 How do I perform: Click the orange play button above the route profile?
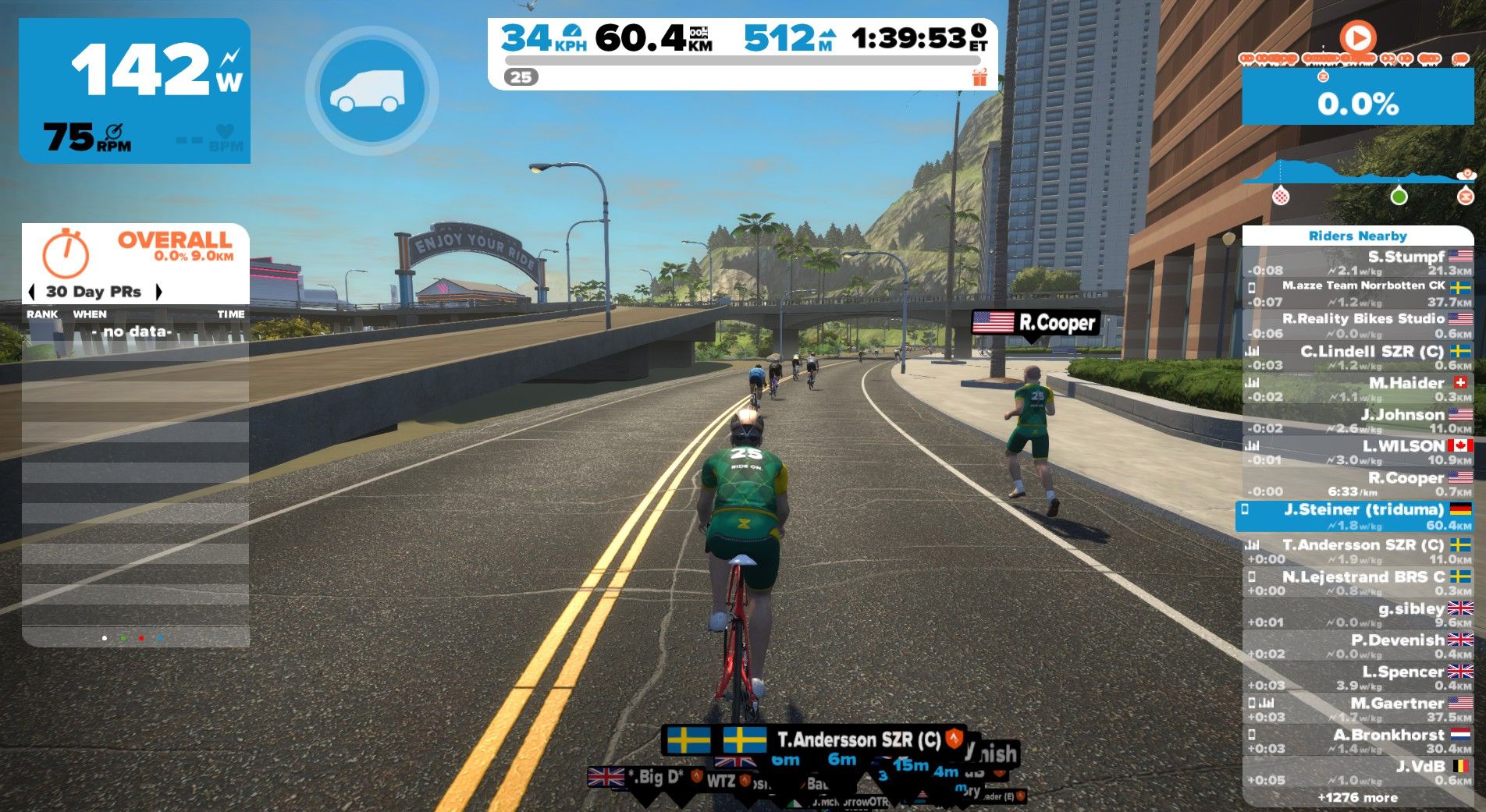[1357, 37]
